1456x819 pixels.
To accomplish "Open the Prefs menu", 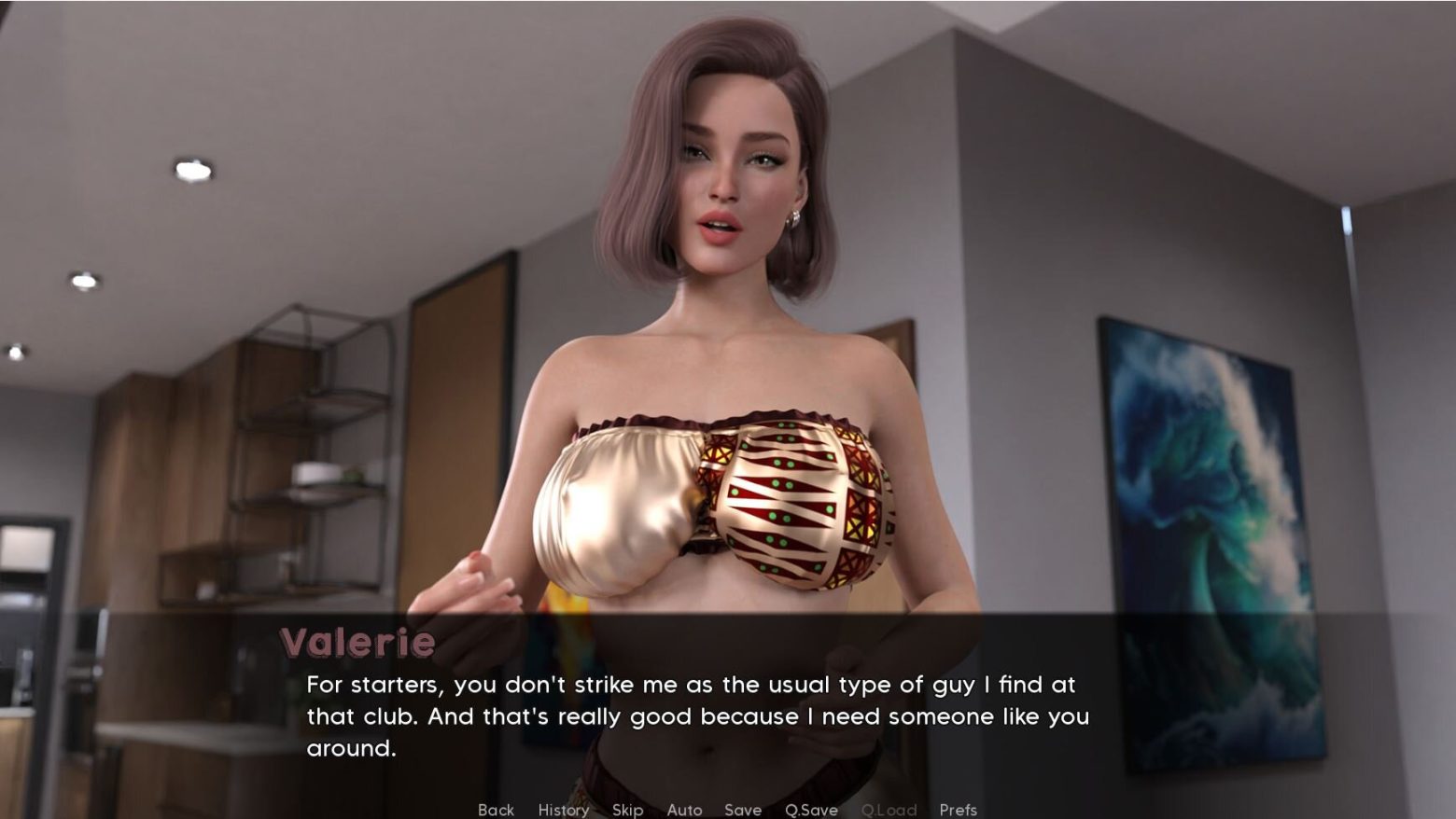I will point(958,810).
